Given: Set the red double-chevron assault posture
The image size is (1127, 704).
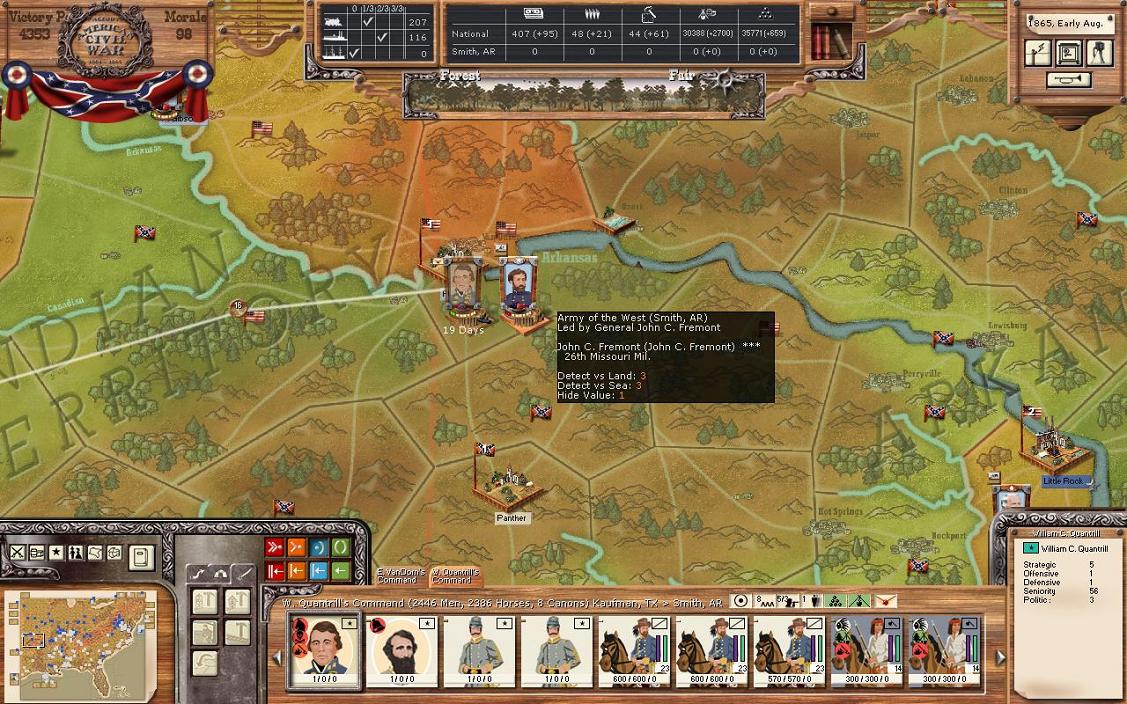Looking at the screenshot, I should [275, 548].
